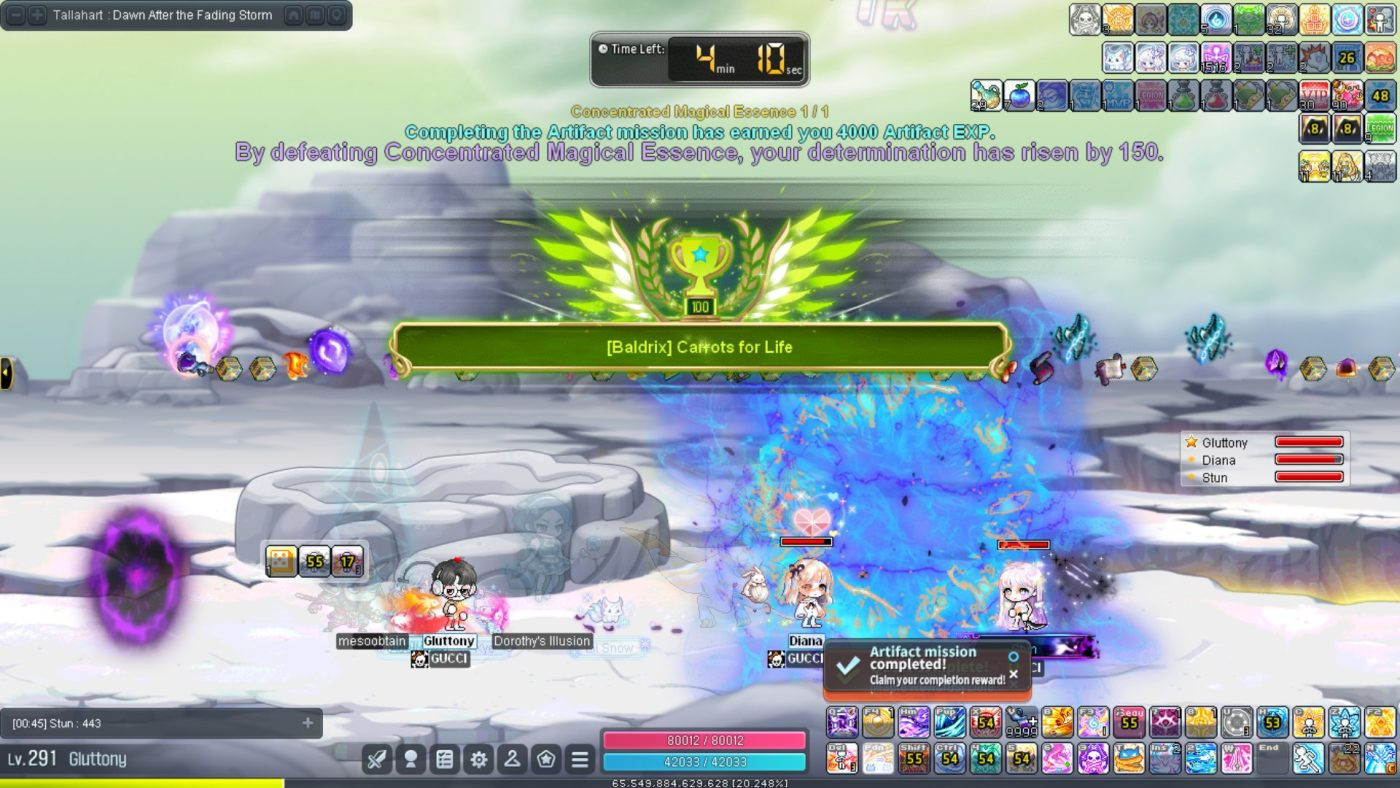This screenshot has width=1400, height=788.
Task: Click the house icon on minimap bar
Action: click(293, 15)
